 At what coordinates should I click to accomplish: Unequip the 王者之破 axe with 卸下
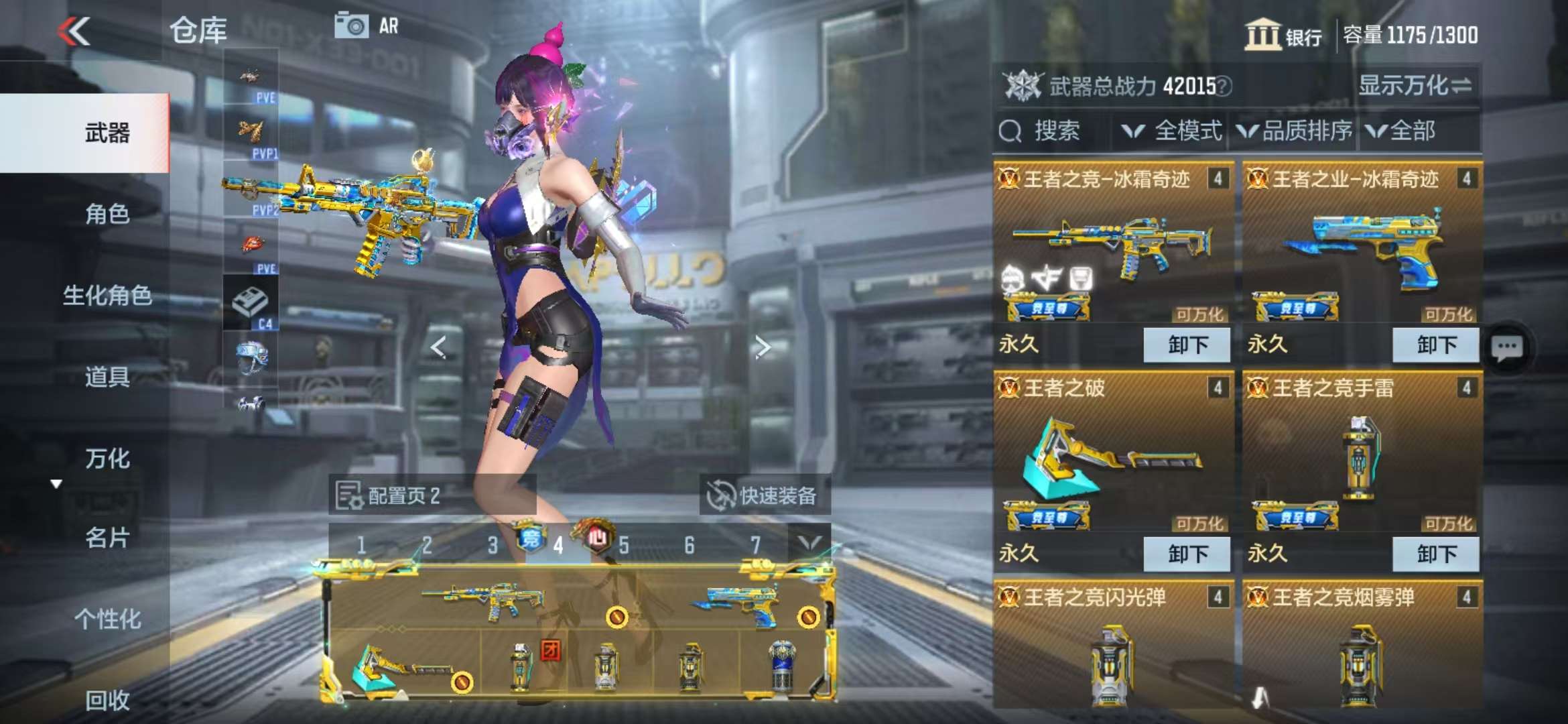point(1187,554)
